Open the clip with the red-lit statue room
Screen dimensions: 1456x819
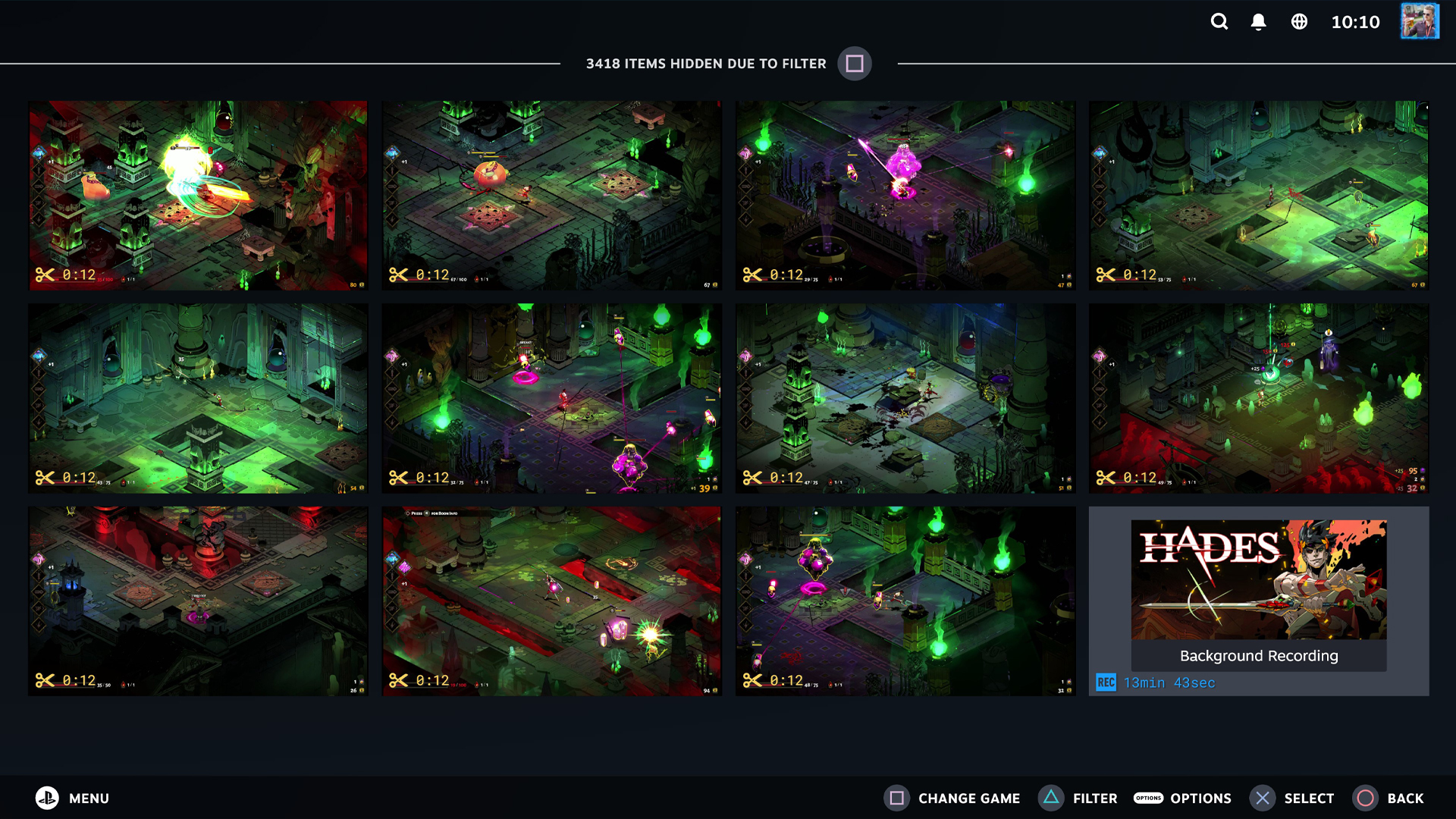(198, 601)
